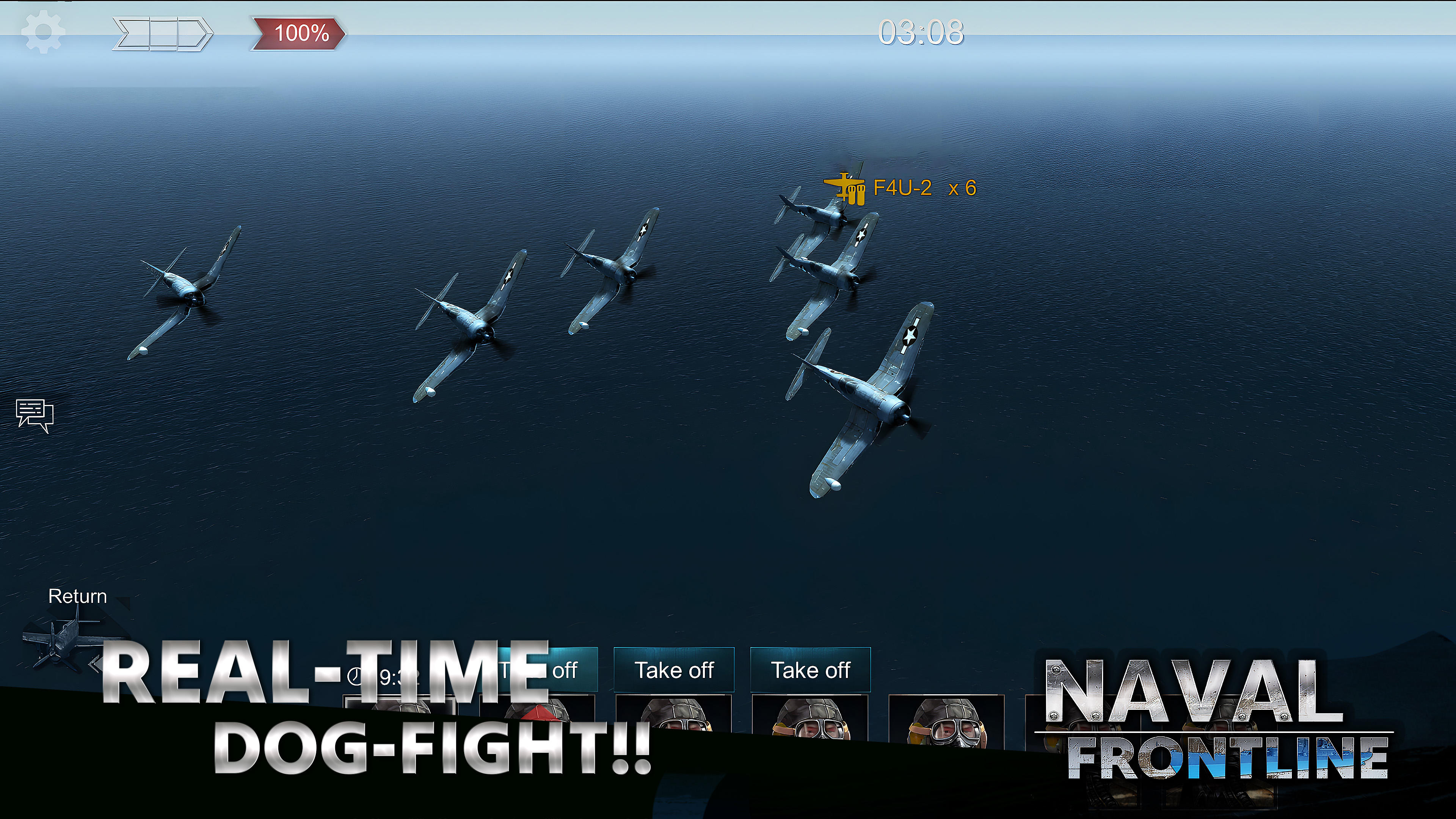This screenshot has height=819, width=1456.
Task: Click the Return button
Action: (x=77, y=596)
